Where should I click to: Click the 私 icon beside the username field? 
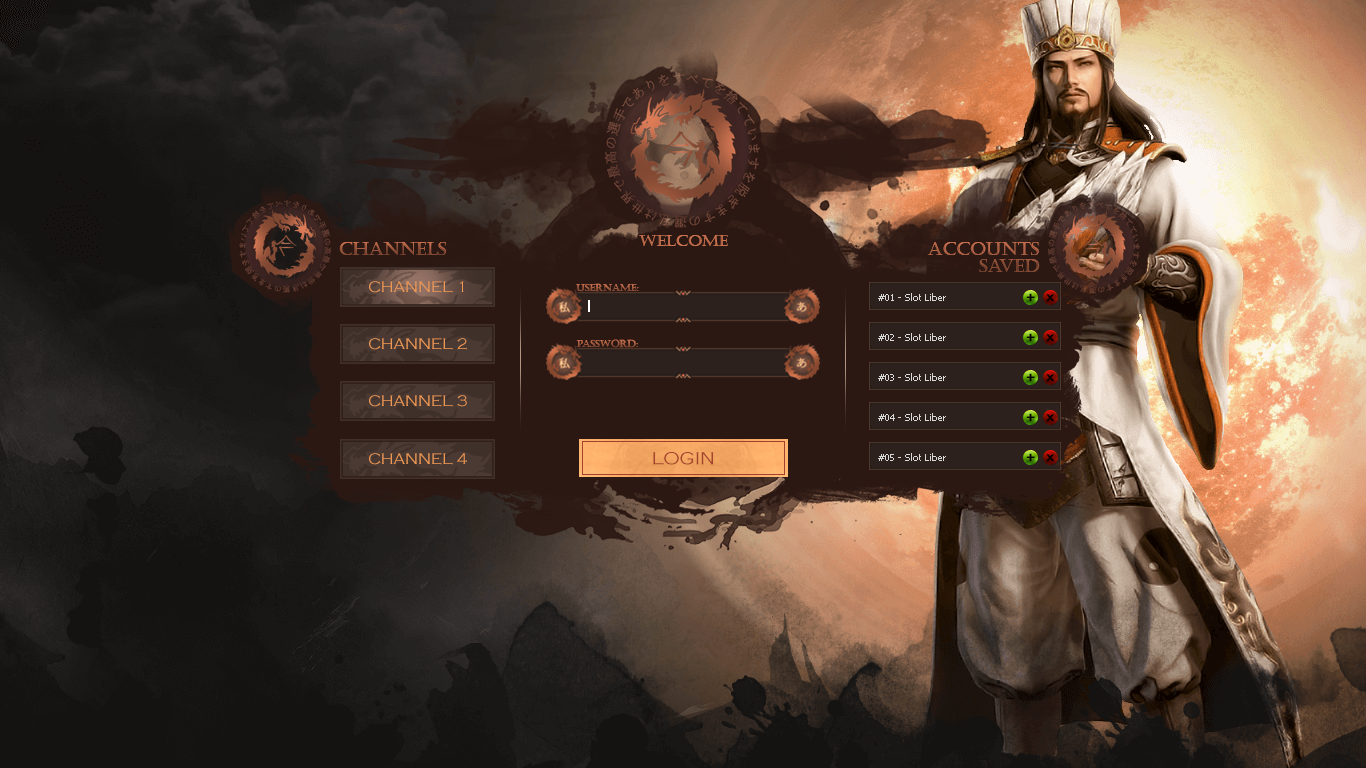pyautogui.click(x=563, y=307)
